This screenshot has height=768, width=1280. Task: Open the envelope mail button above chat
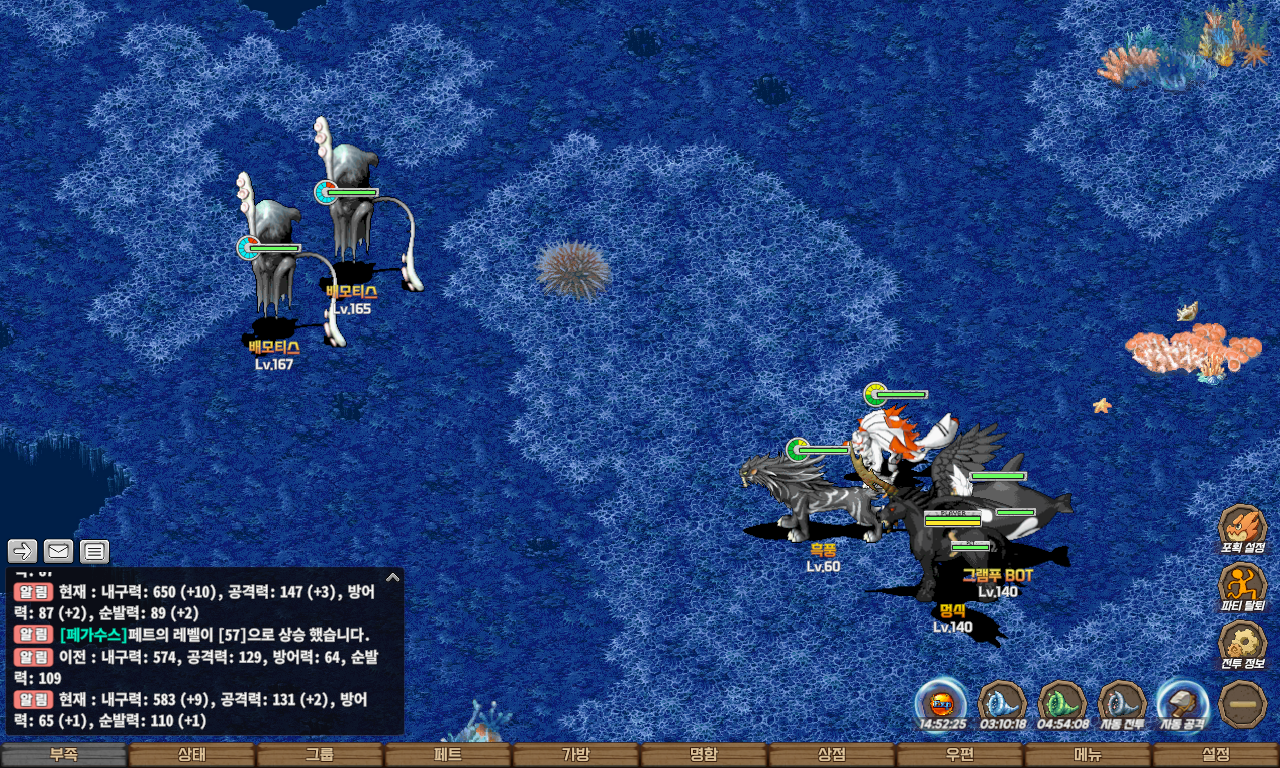[x=59, y=551]
